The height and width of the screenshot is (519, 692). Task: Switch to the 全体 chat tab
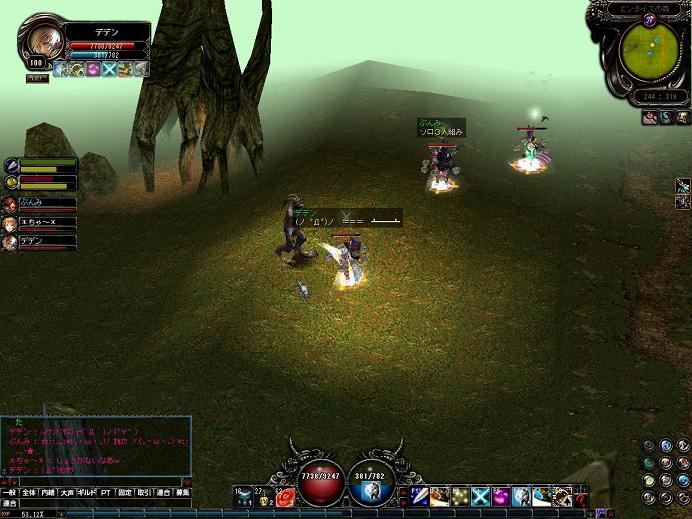click(28, 492)
